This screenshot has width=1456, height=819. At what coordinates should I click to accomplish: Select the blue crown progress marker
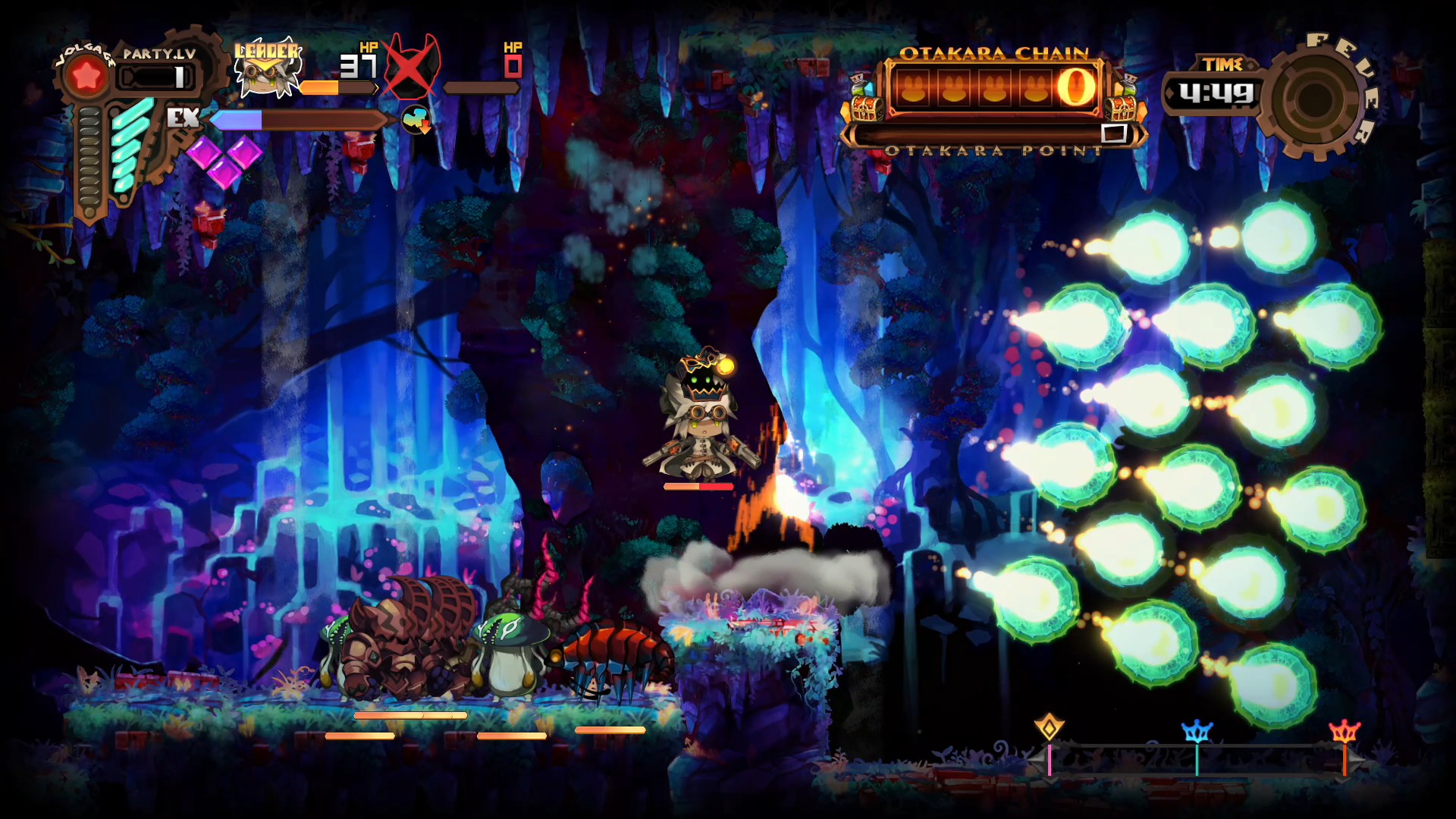point(1197,732)
